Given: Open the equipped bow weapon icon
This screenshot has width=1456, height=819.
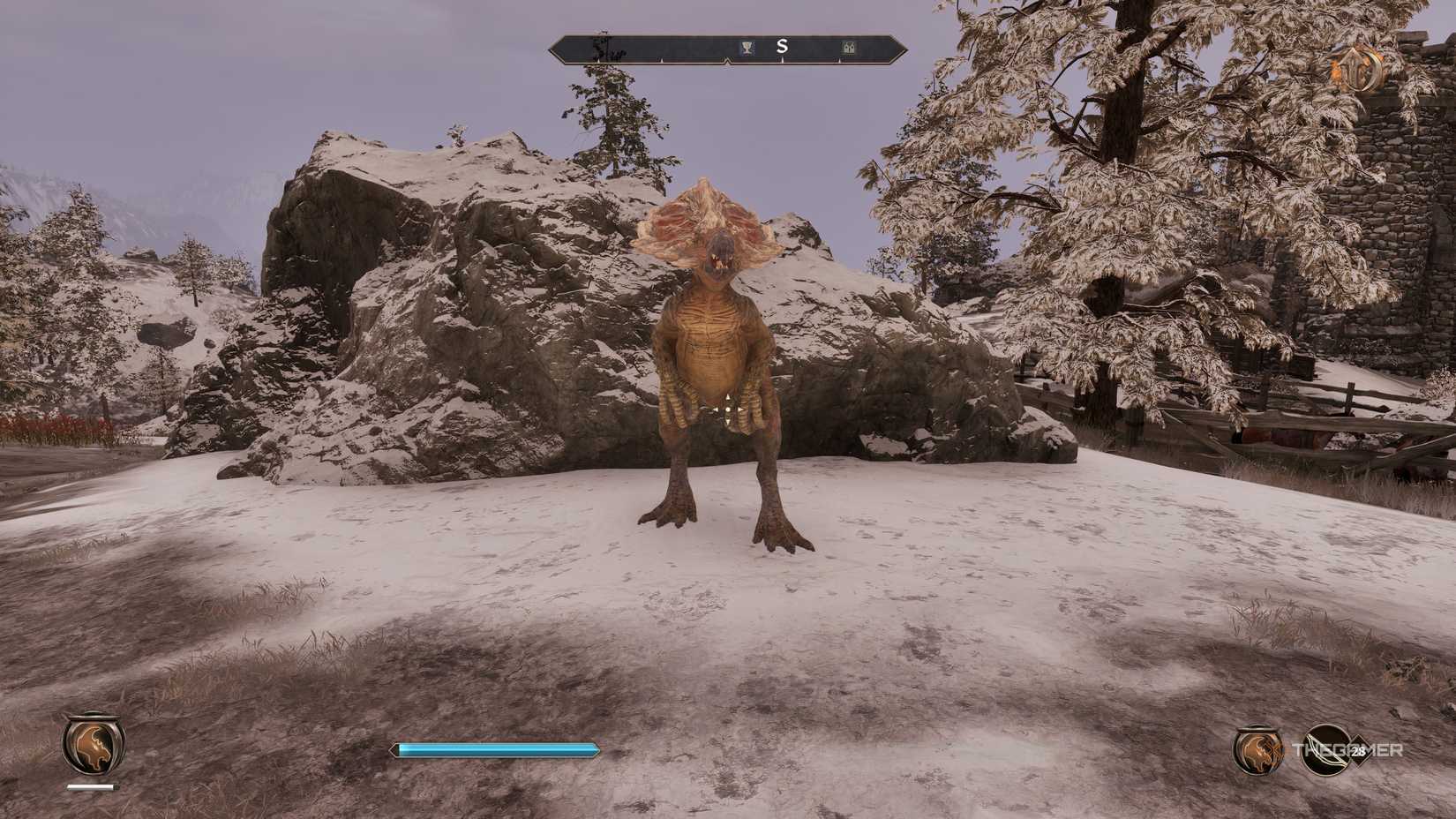Looking at the screenshot, I should click(x=1326, y=750).
